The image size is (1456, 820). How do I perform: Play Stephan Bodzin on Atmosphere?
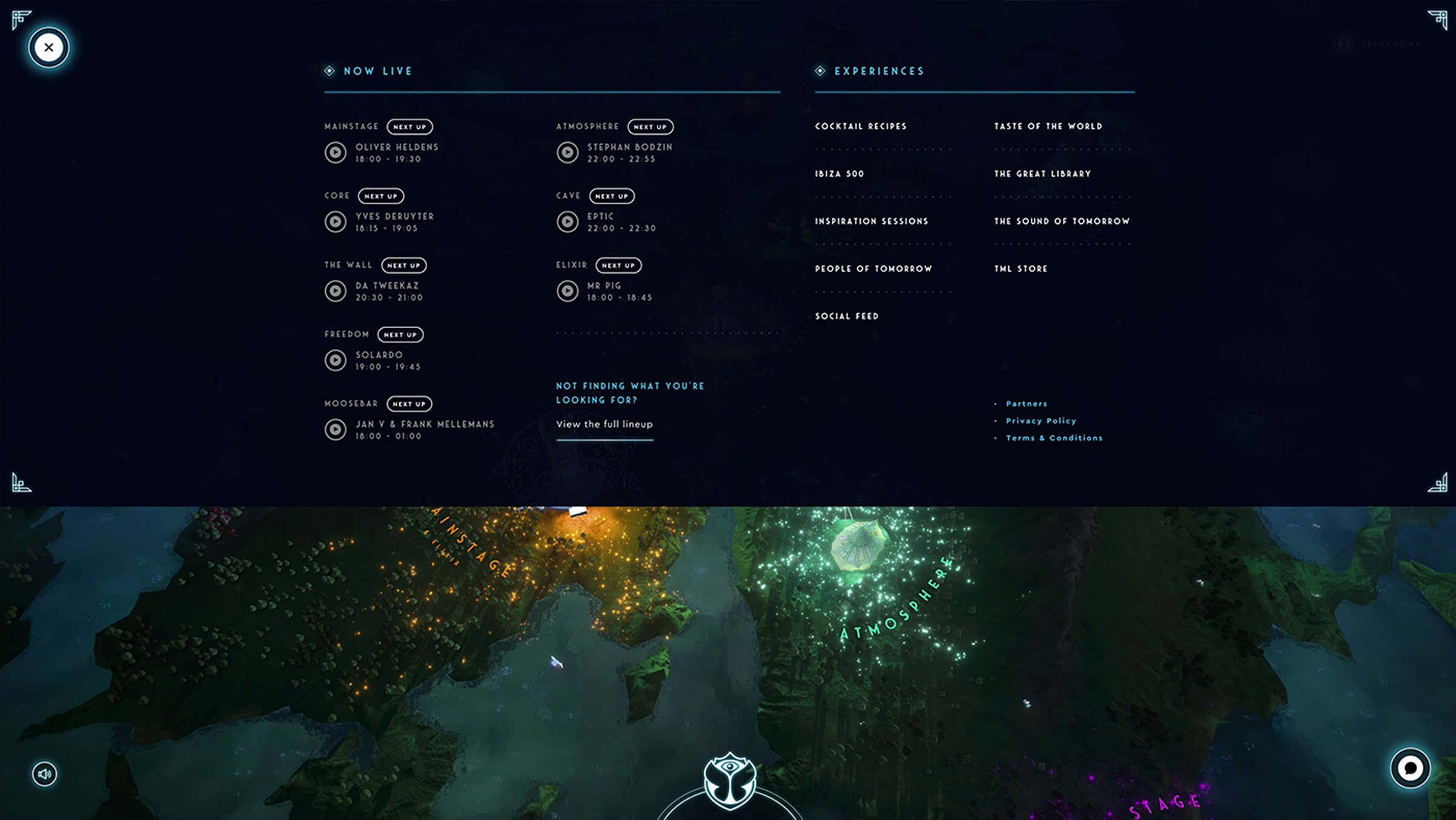(x=567, y=152)
